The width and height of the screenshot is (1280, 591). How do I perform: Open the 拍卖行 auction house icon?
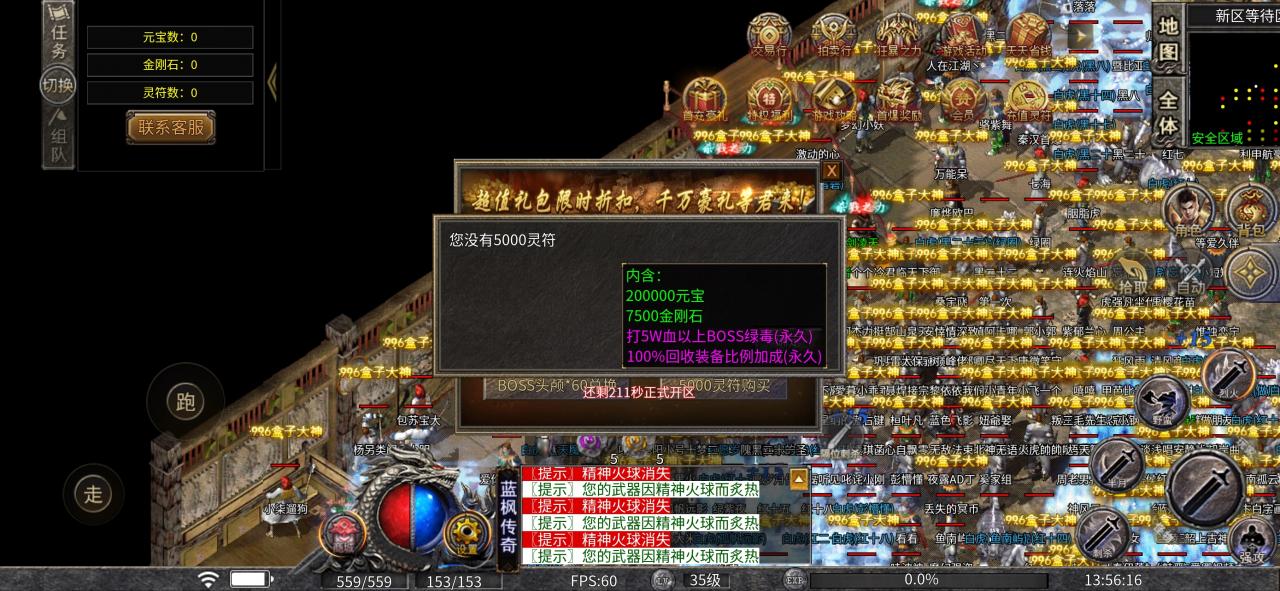click(833, 34)
